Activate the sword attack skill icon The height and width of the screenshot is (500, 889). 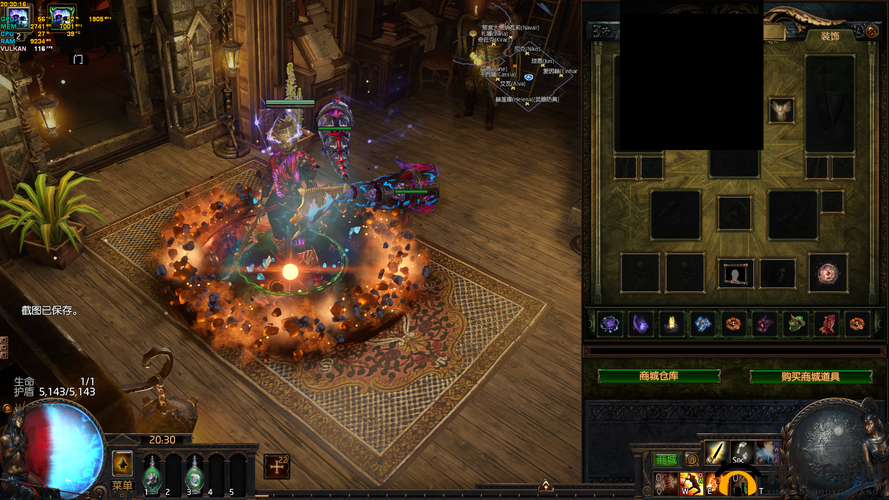(716, 452)
